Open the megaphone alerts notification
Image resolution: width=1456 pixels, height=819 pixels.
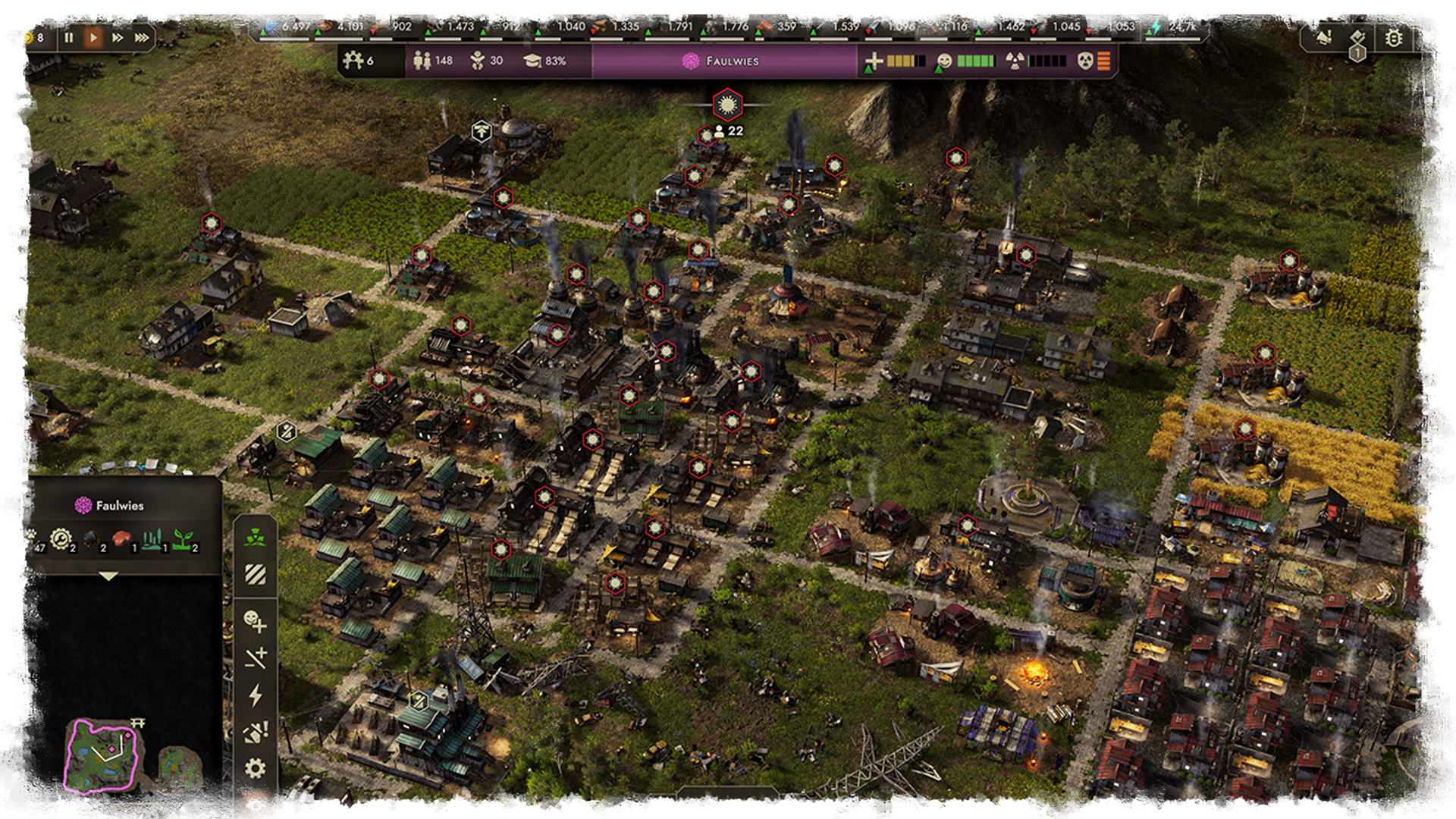(1324, 37)
